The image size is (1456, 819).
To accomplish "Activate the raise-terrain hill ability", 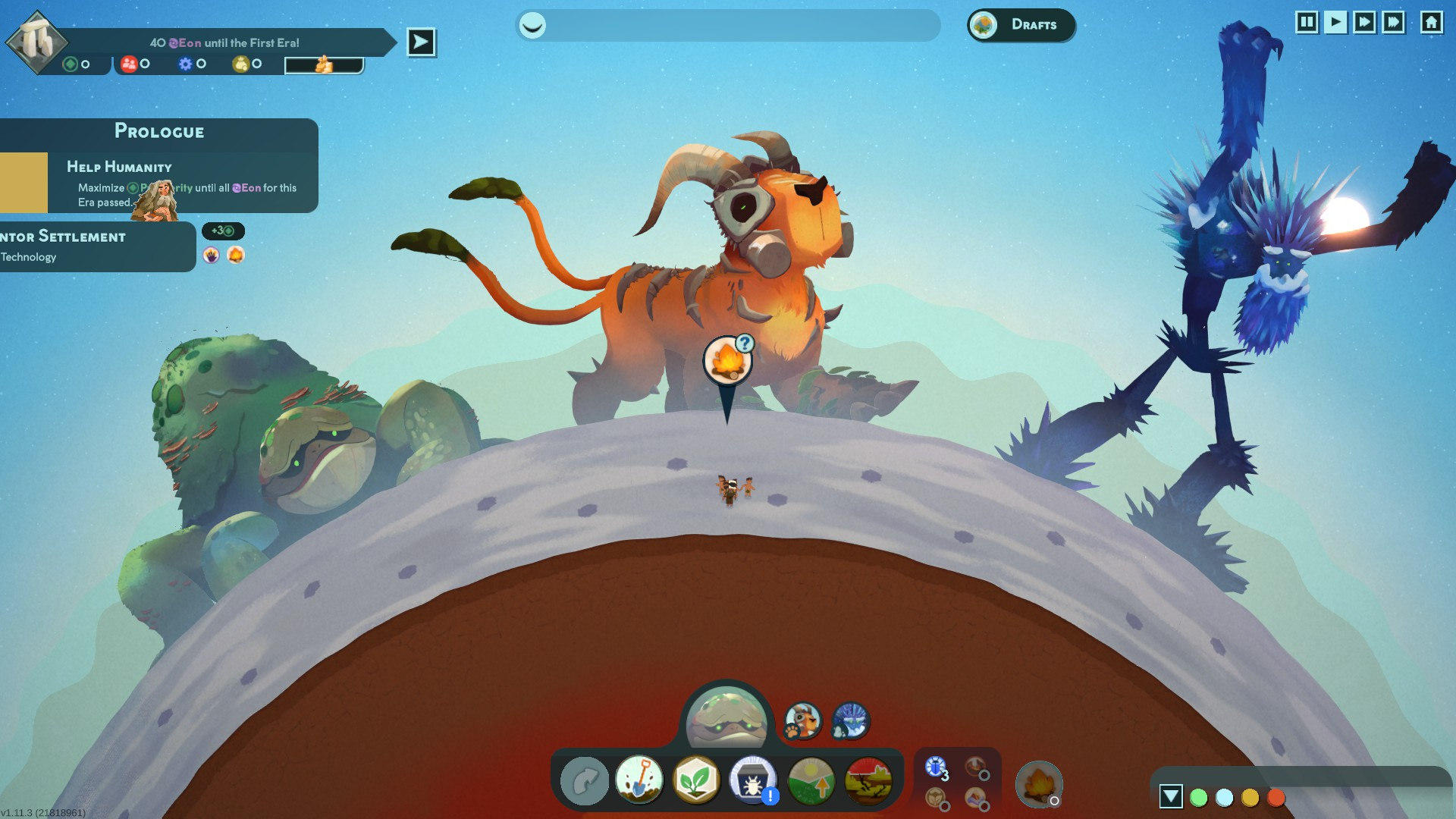I will 811,780.
